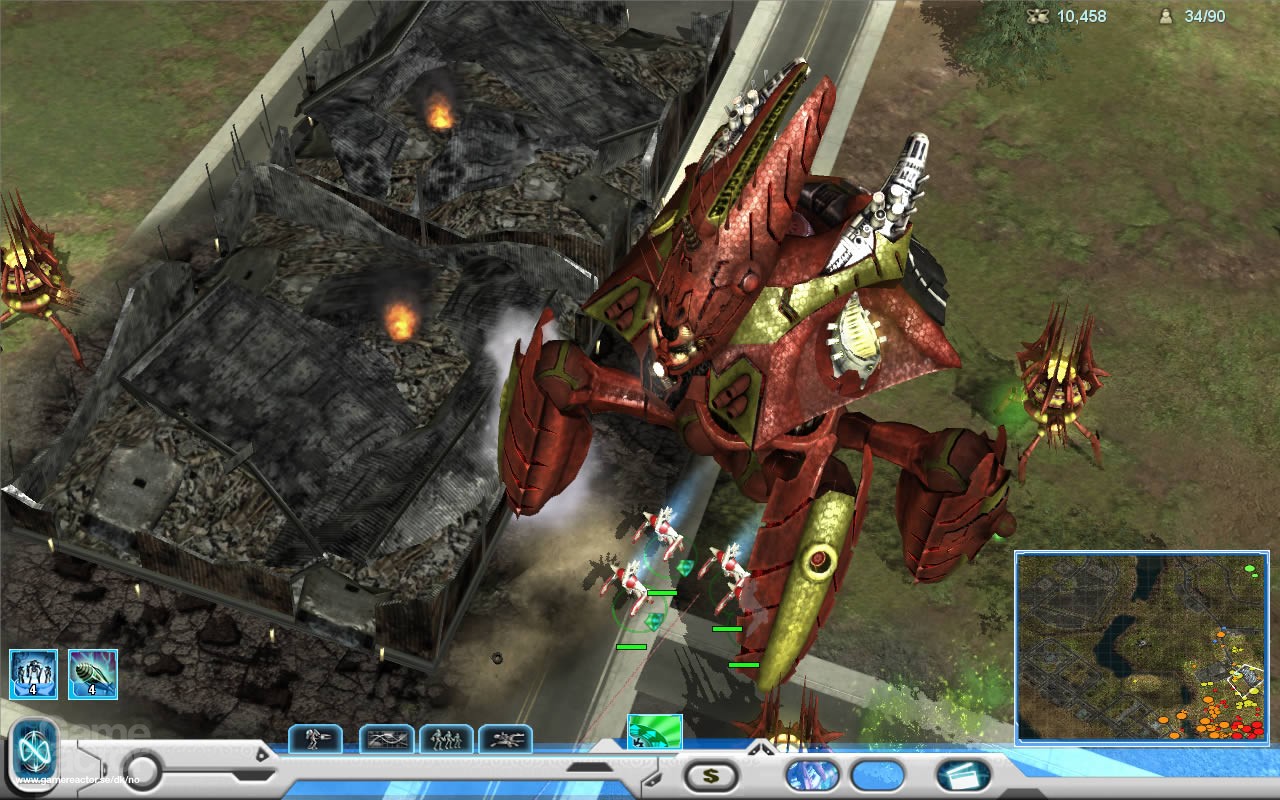The image size is (1280, 800).
Task: Switch to the tech grid tab
Action: pyautogui.click(x=387, y=739)
